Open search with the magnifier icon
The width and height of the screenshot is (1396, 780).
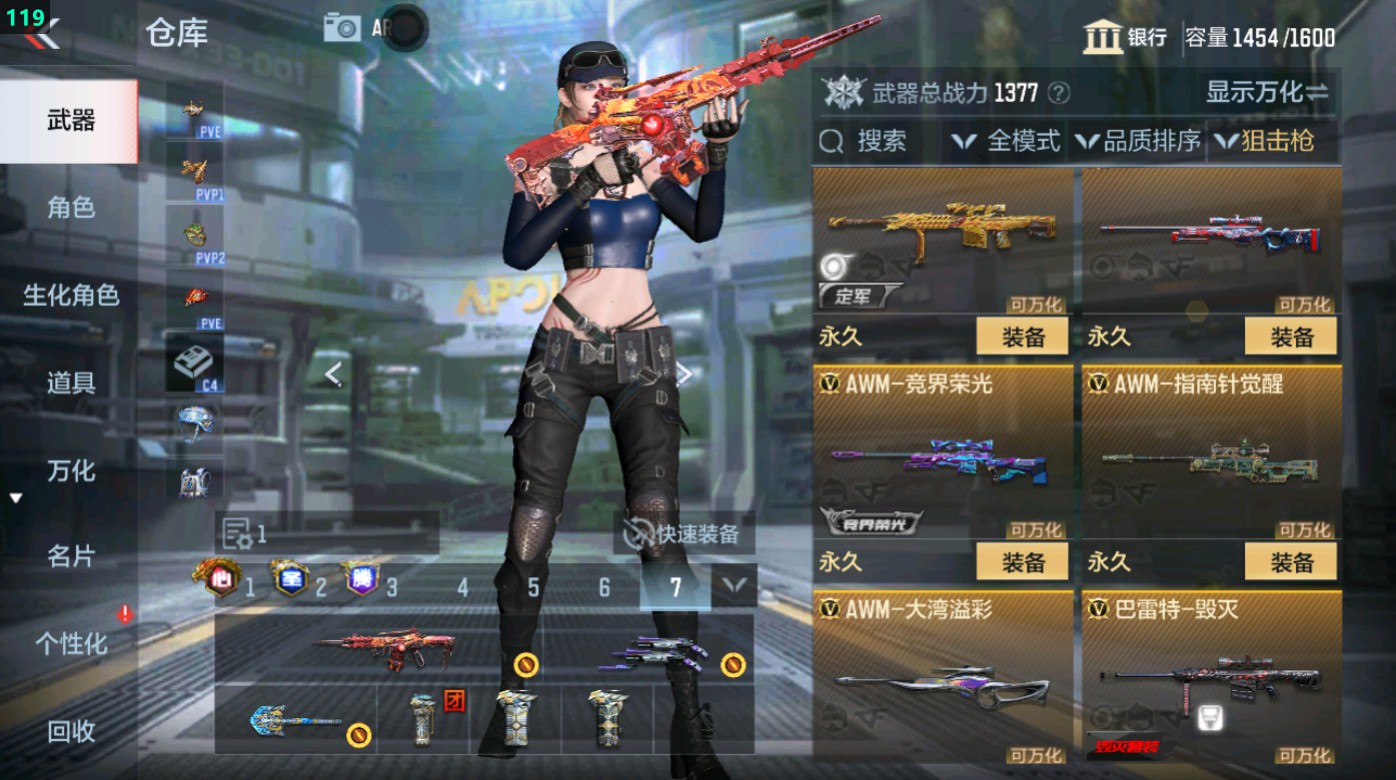831,142
